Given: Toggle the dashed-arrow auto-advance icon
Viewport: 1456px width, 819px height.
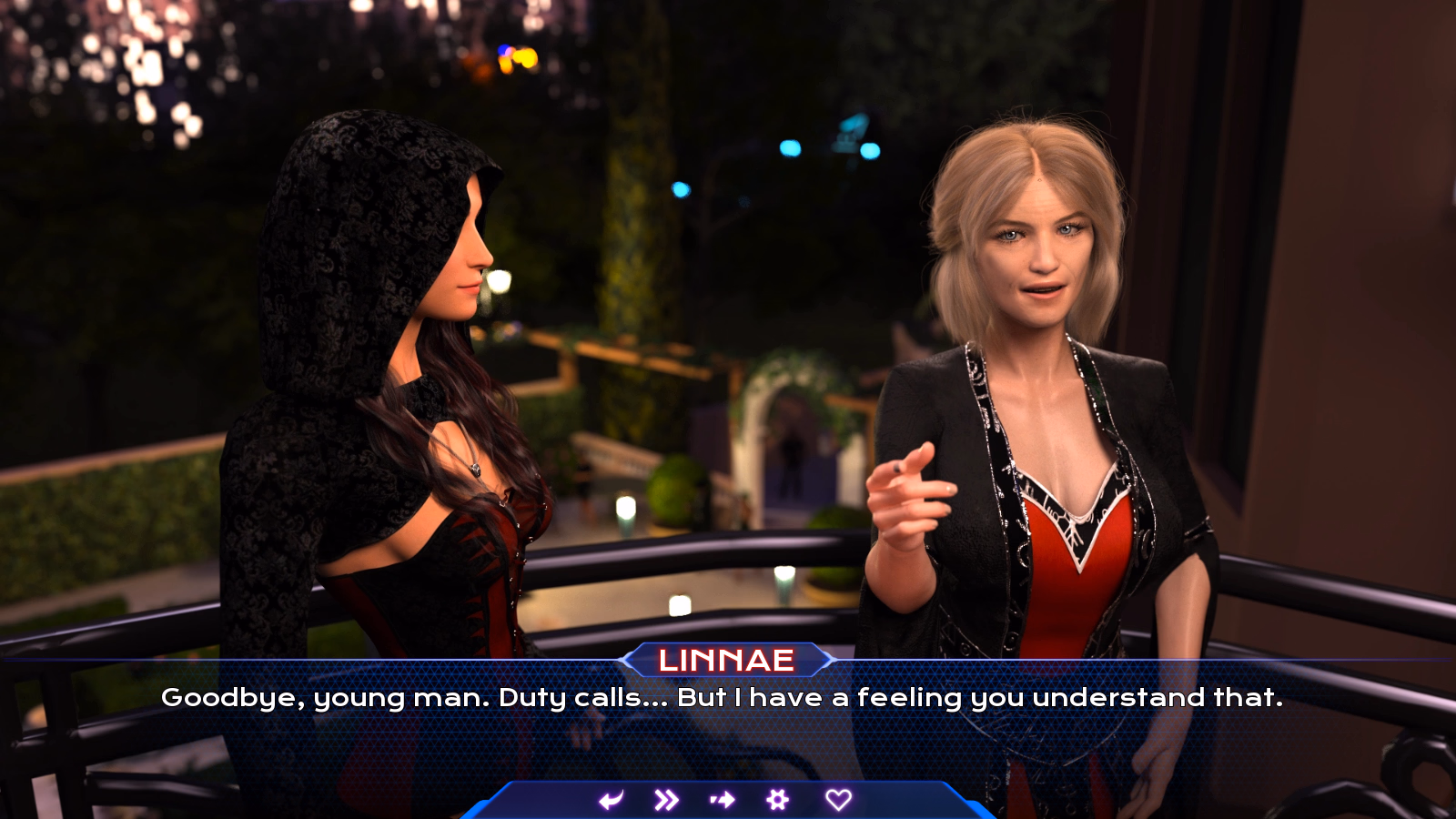Looking at the screenshot, I should pos(723,800).
